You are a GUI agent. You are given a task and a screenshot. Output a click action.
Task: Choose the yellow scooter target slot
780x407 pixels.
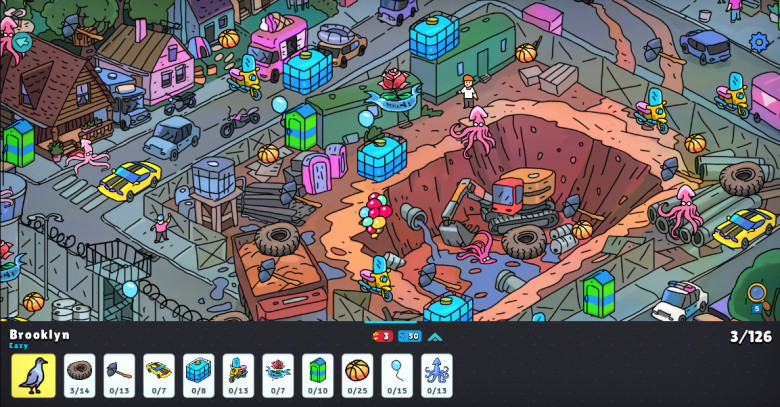point(238,375)
